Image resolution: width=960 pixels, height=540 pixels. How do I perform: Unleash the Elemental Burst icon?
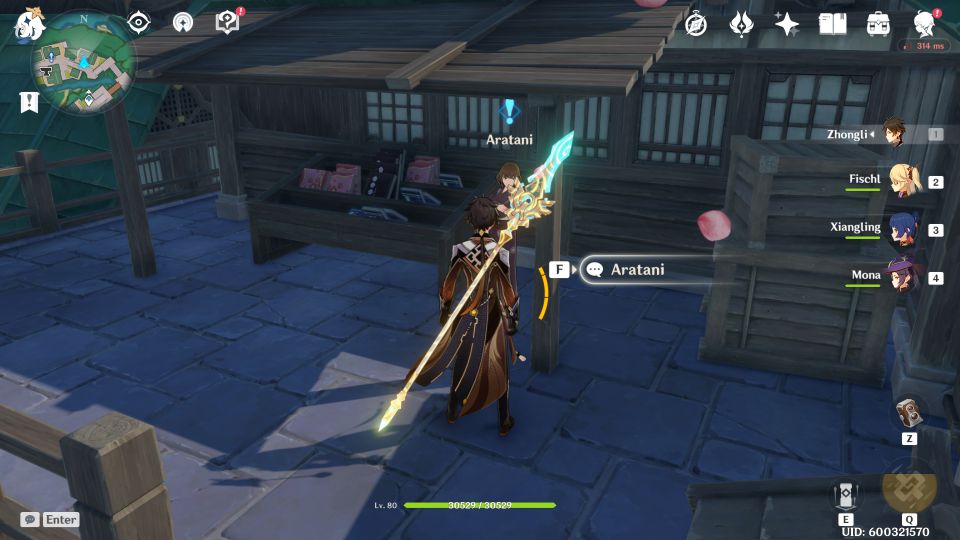909,488
